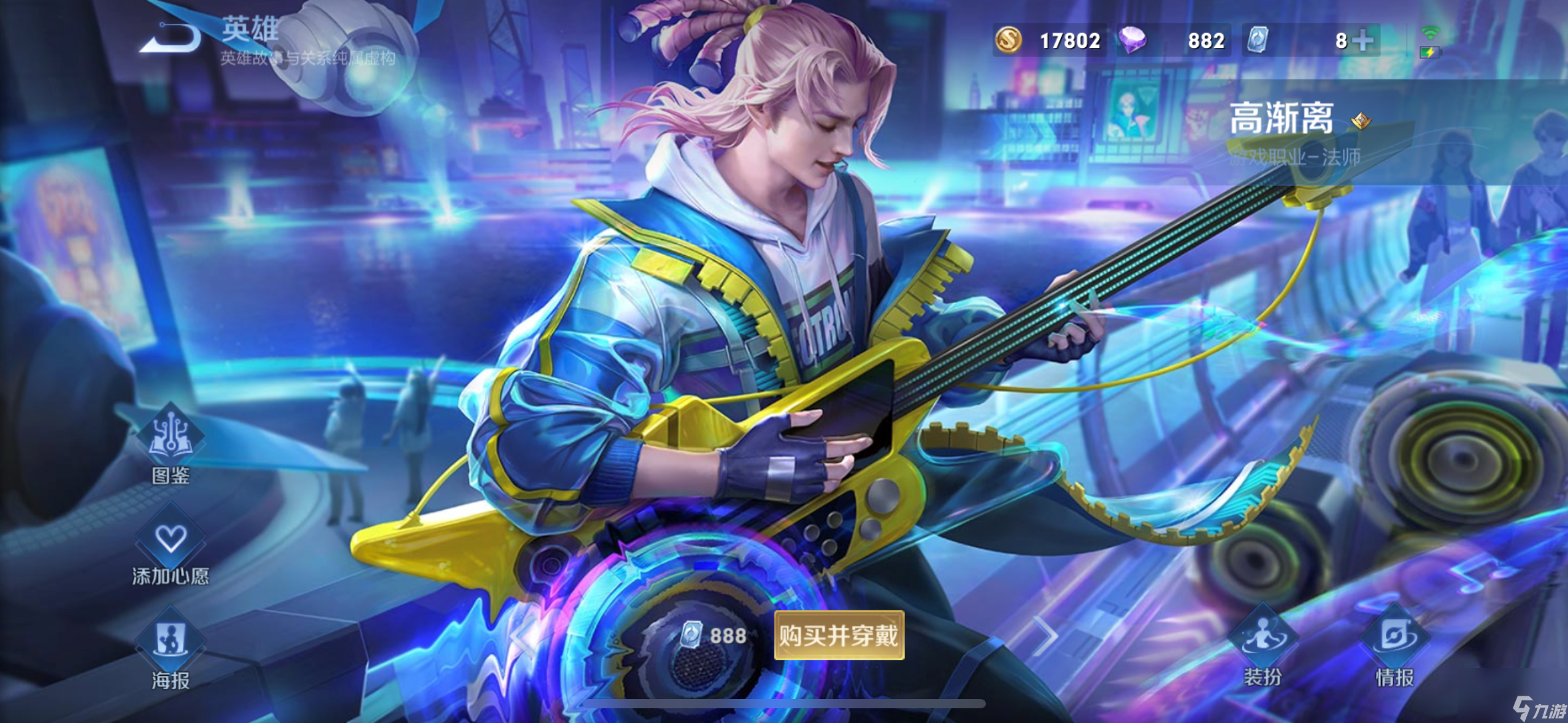Image resolution: width=1568 pixels, height=723 pixels.
Task: Show the previous skin with left arrow
Action: click(523, 635)
